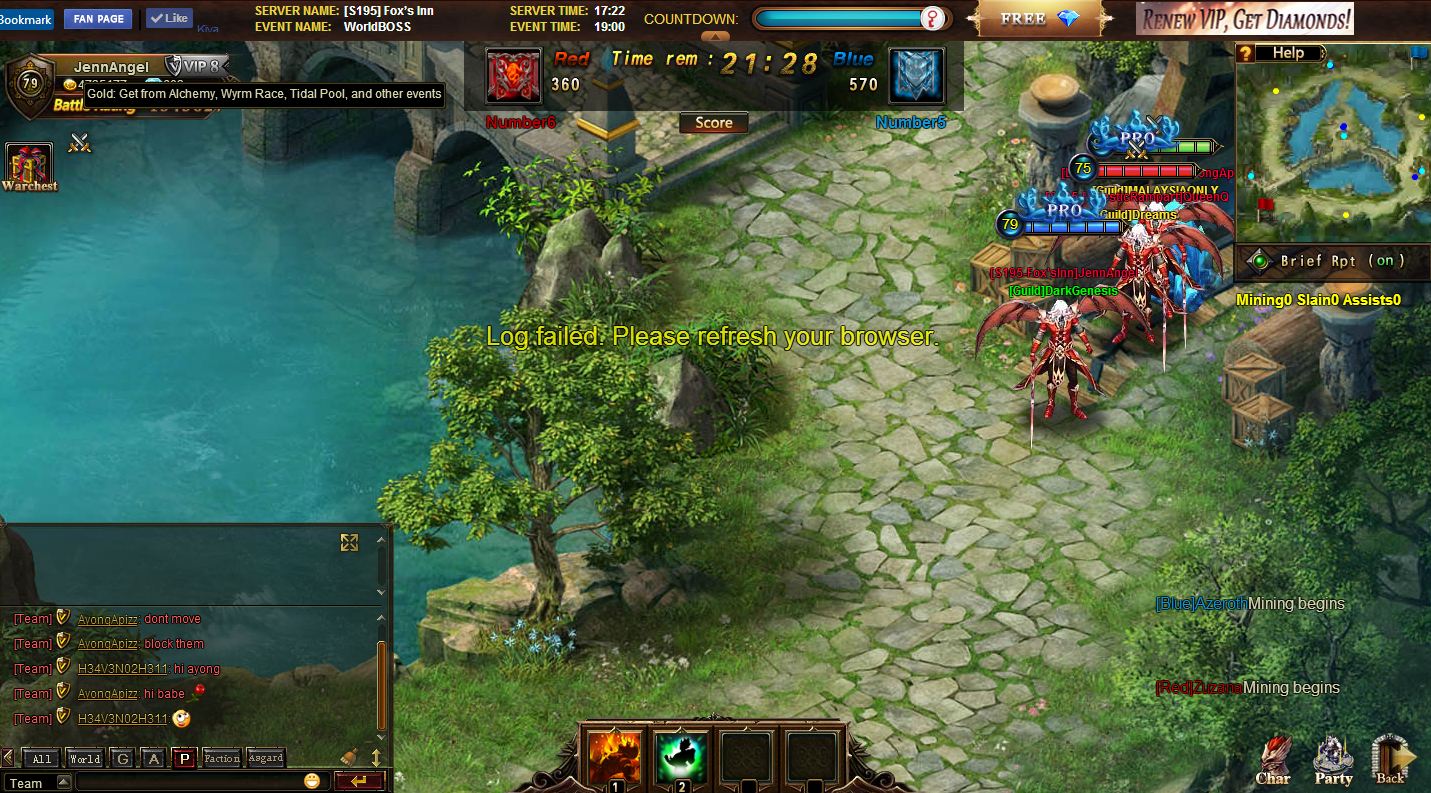
Task: Open the Party menu
Action: [1333, 762]
